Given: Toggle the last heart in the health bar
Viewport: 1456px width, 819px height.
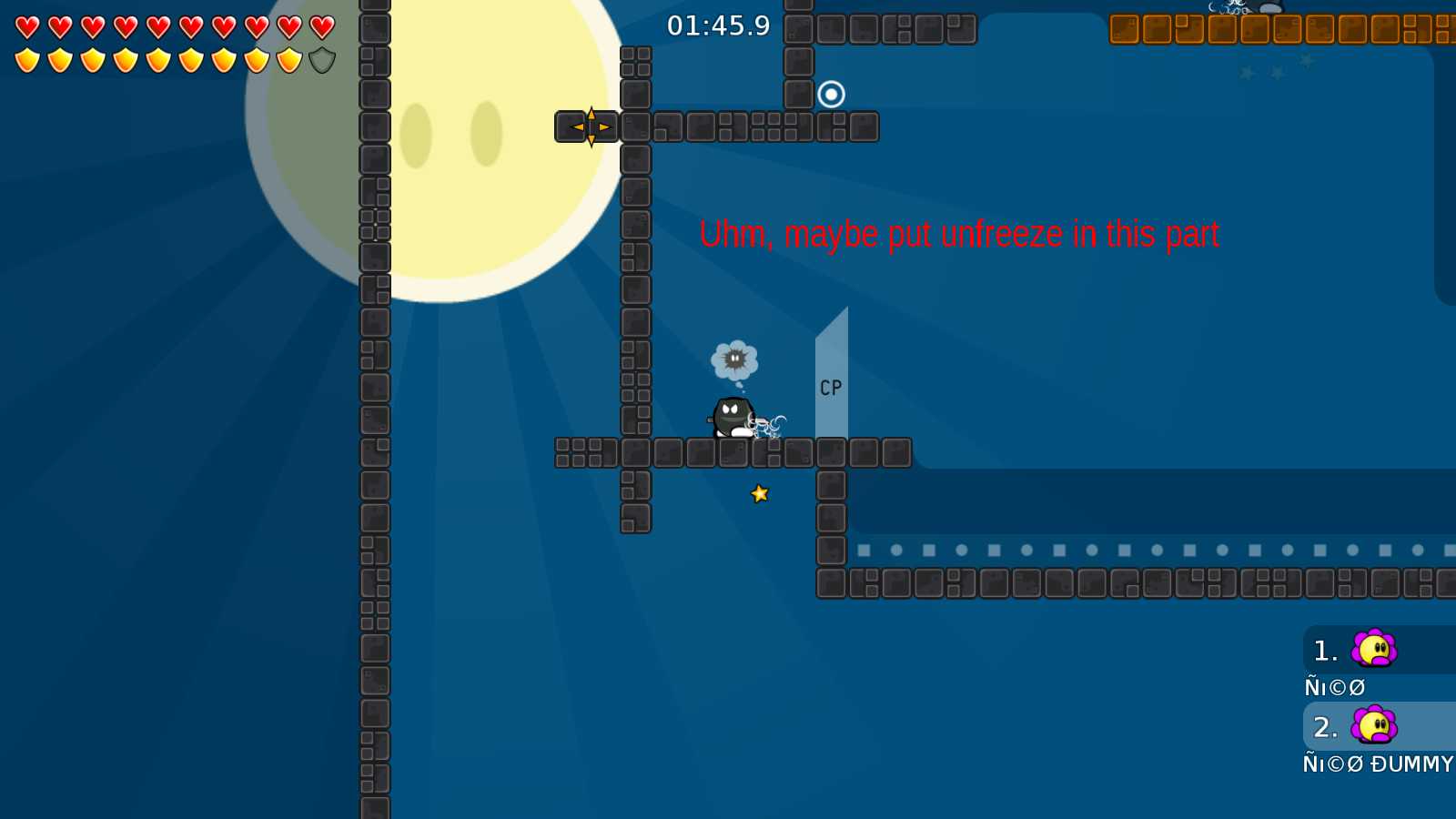Looking at the screenshot, I should 320,26.
